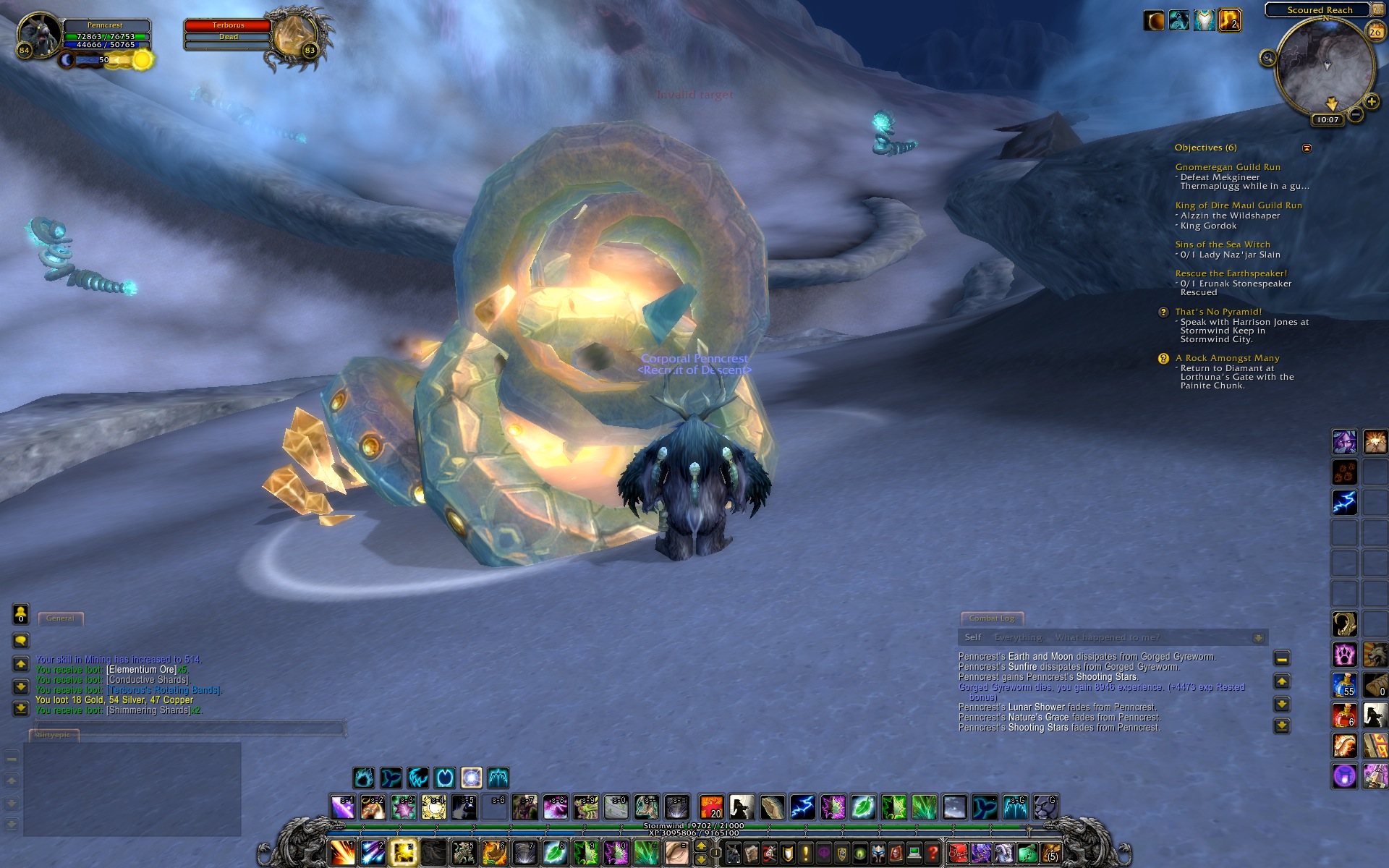Toggle the minimap tracking magnifier button
Viewport: 1389px width, 868px height.
tap(1267, 58)
